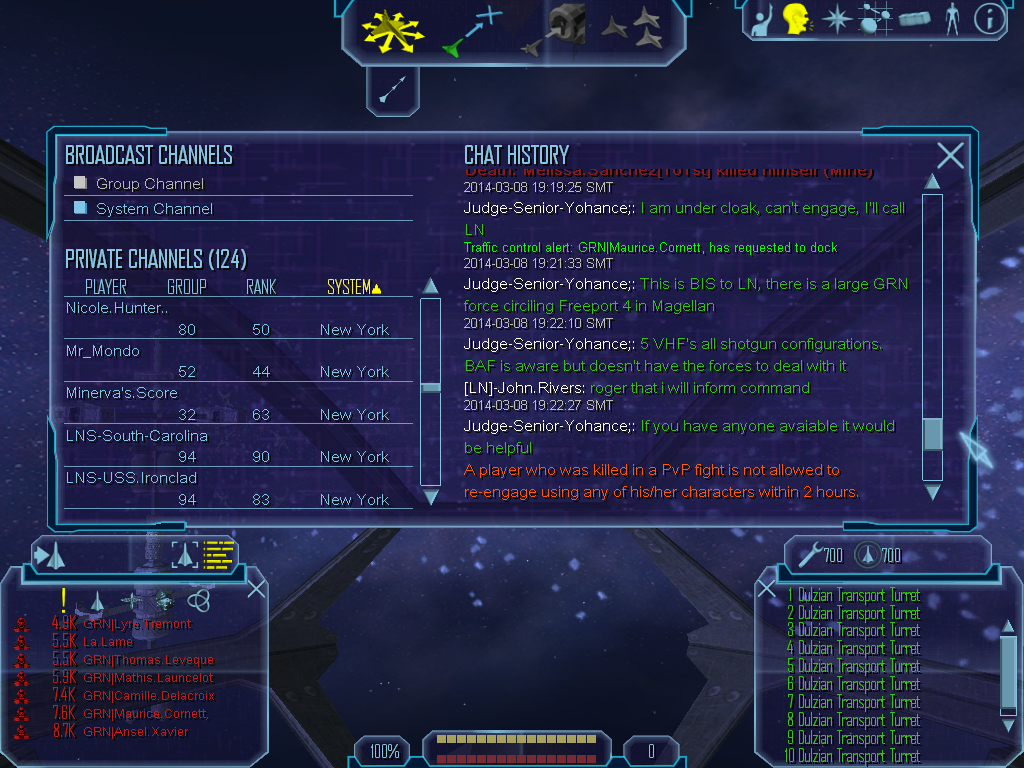Viewport: 1024px width, 768px height.
Task: Click the free flight yellow arrows icon
Action: click(x=393, y=29)
